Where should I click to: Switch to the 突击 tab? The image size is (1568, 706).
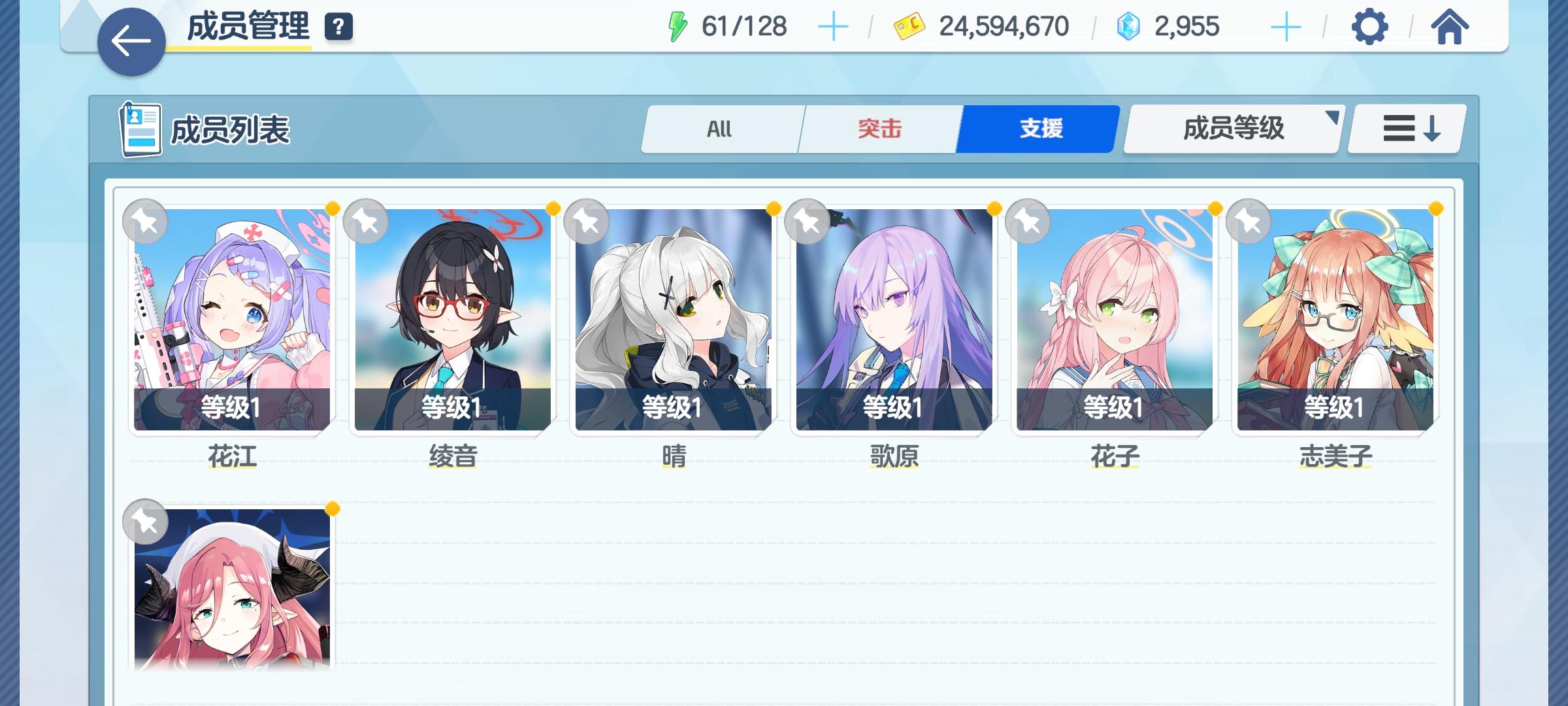[x=878, y=129]
